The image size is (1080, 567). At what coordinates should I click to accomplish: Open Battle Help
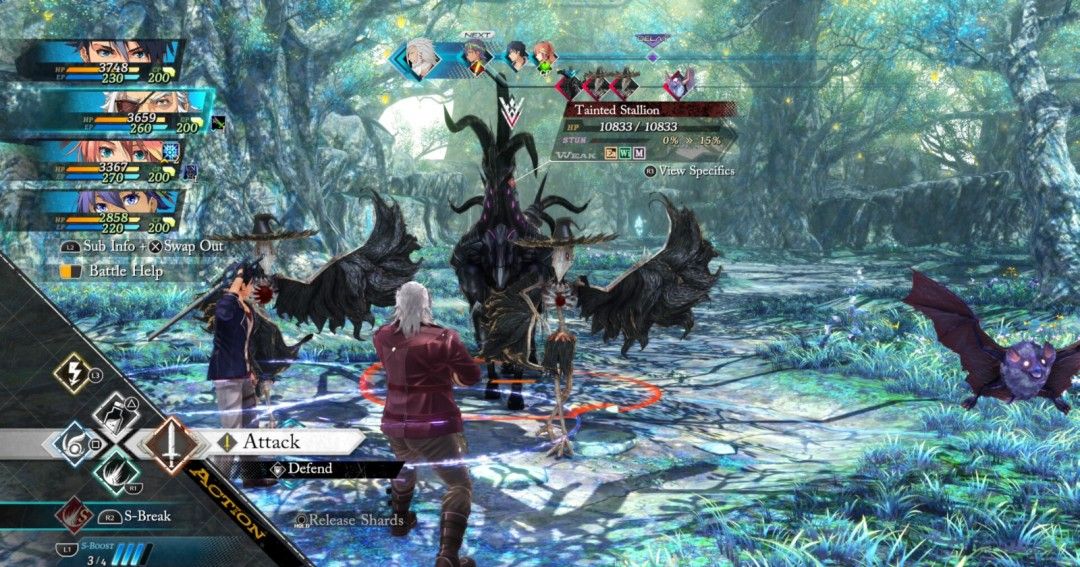pyautogui.click(x=125, y=271)
